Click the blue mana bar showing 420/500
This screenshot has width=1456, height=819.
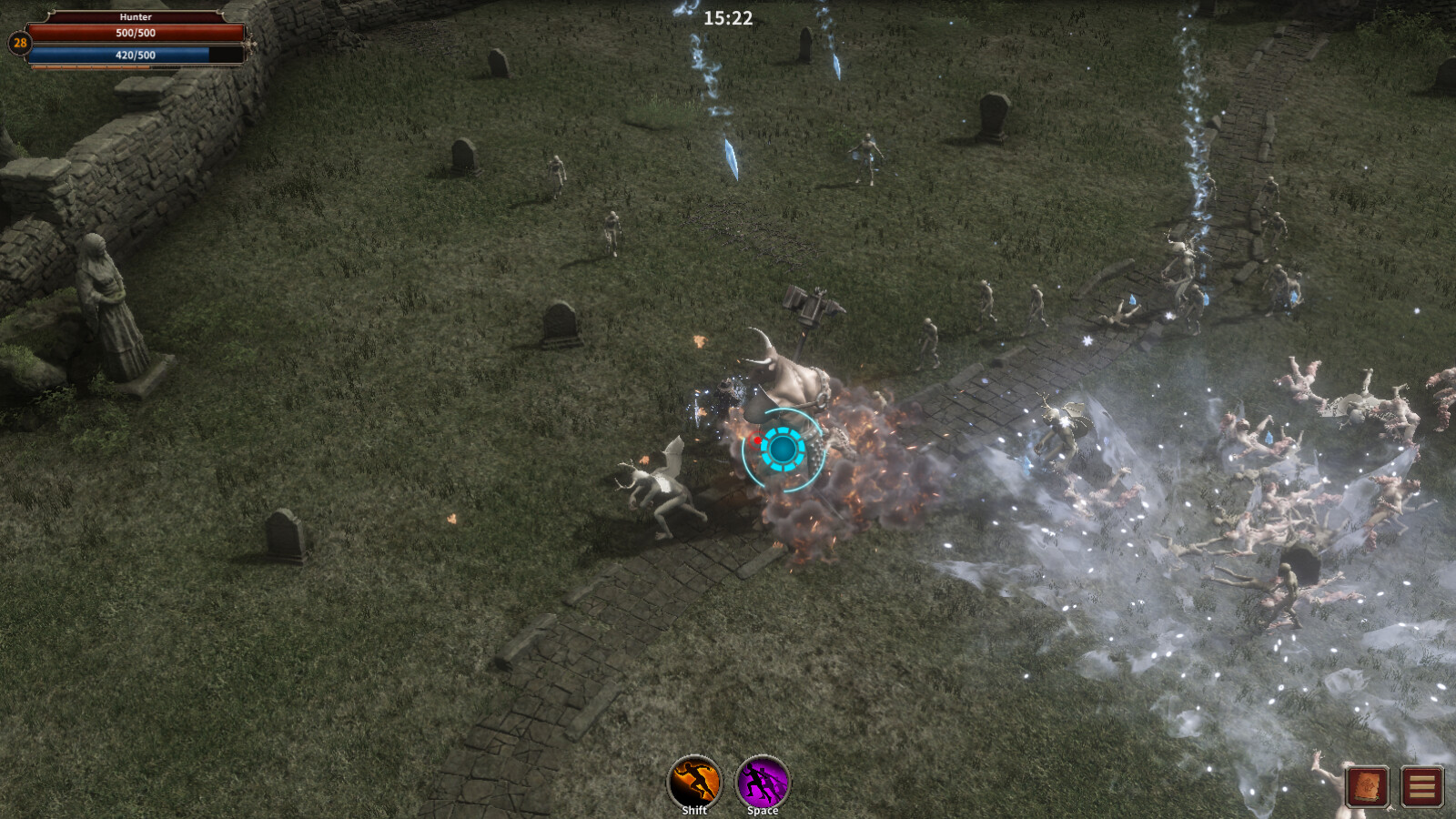[136, 56]
